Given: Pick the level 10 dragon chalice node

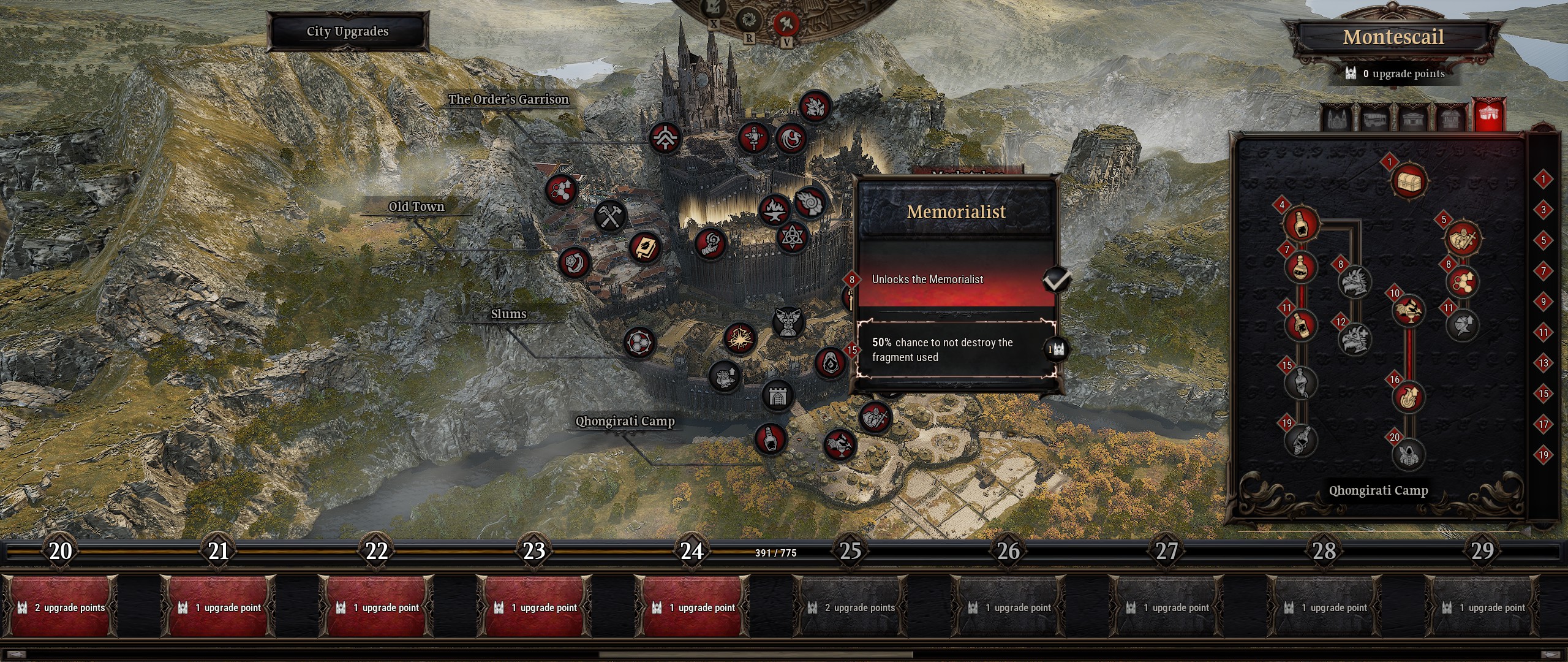Looking at the screenshot, I should (1408, 310).
